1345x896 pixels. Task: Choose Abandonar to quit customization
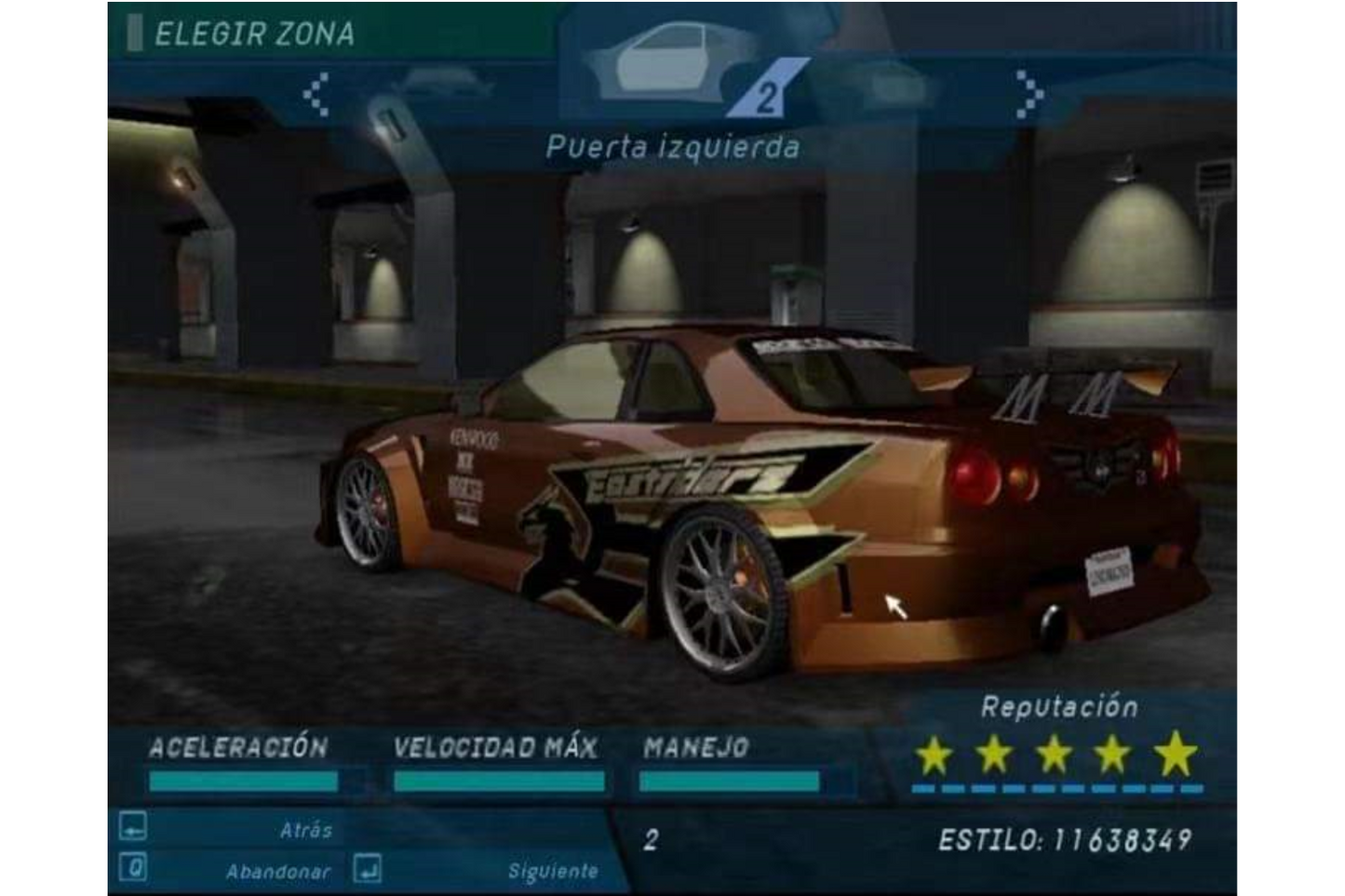coord(277,872)
